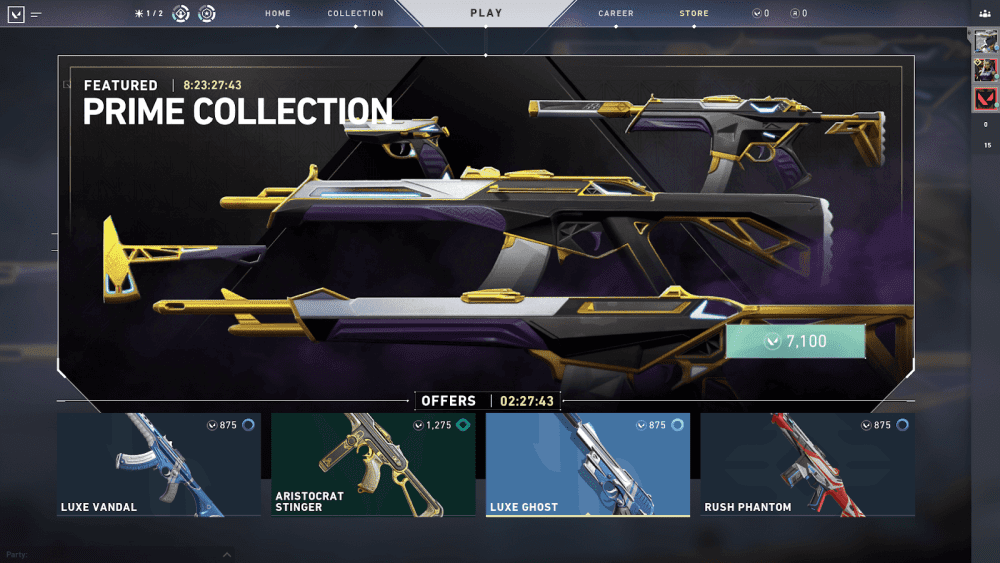This screenshot has height=563, width=1000.
Task: Choose the Aristocrat Stinger offer
Action: [373, 465]
